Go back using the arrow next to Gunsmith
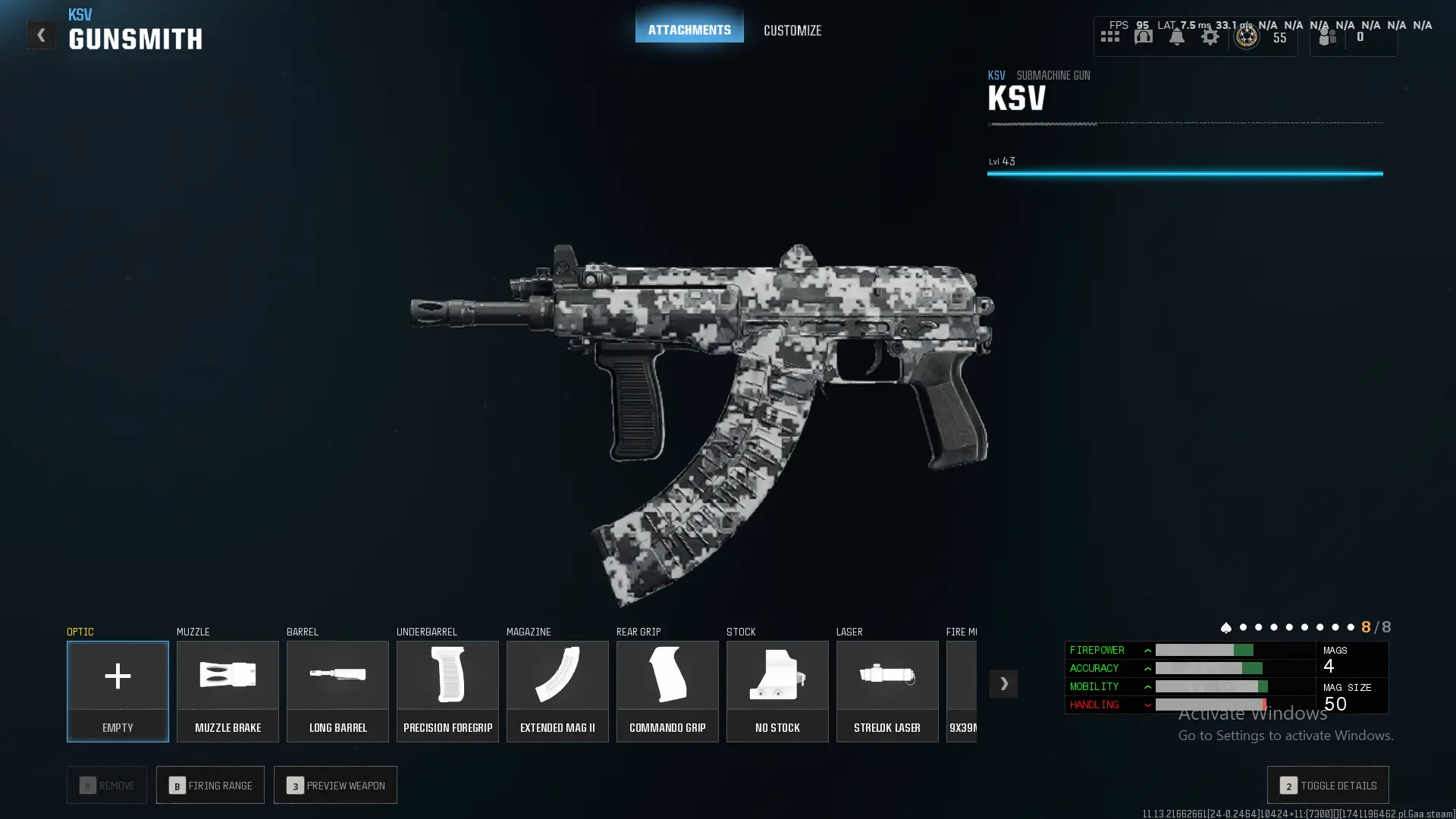Image resolution: width=1456 pixels, height=819 pixels. pyautogui.click(x=41, y=35)
